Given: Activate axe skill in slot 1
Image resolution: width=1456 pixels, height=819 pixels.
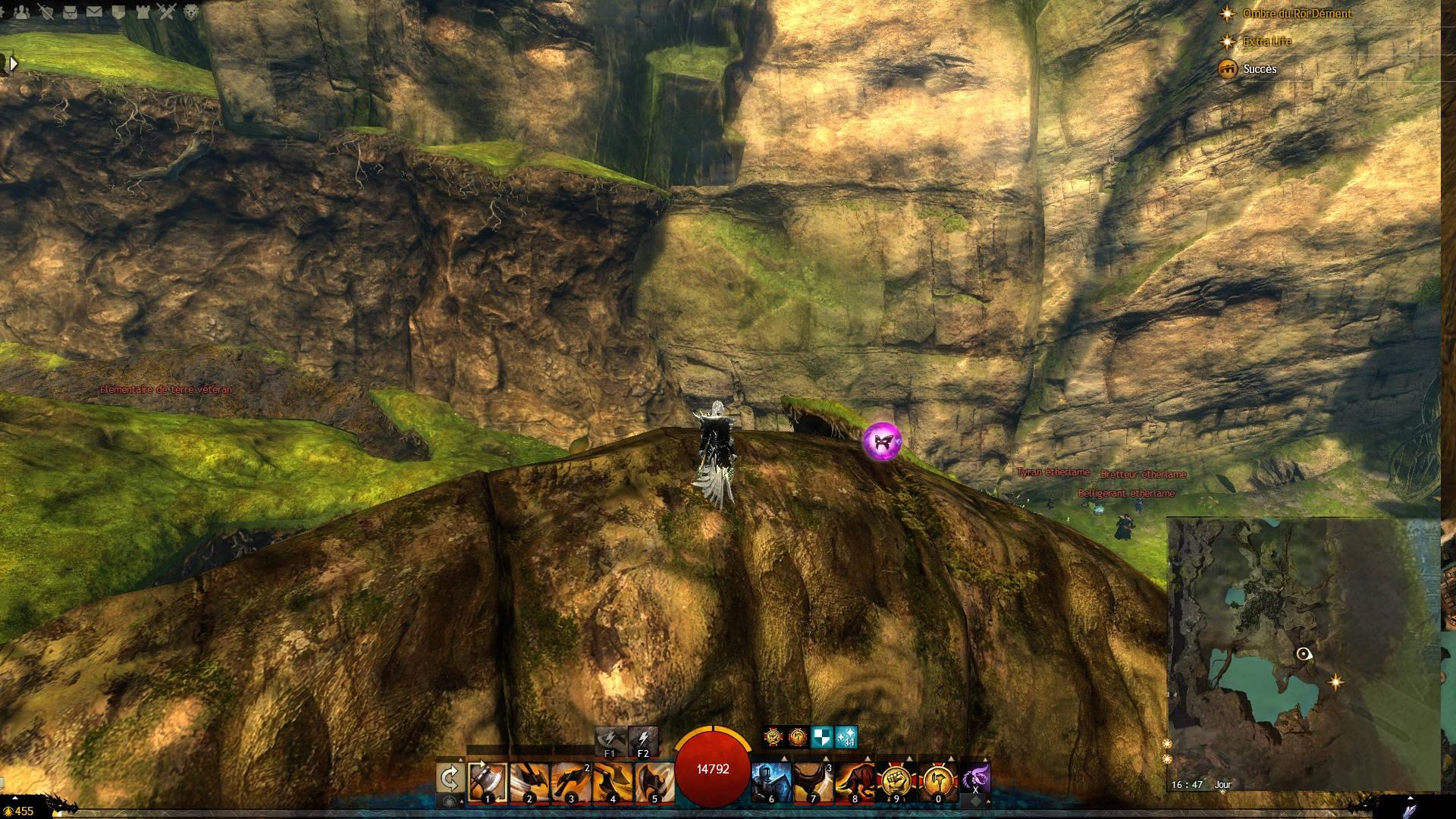Looking at the screenshot, I should 488,782.
